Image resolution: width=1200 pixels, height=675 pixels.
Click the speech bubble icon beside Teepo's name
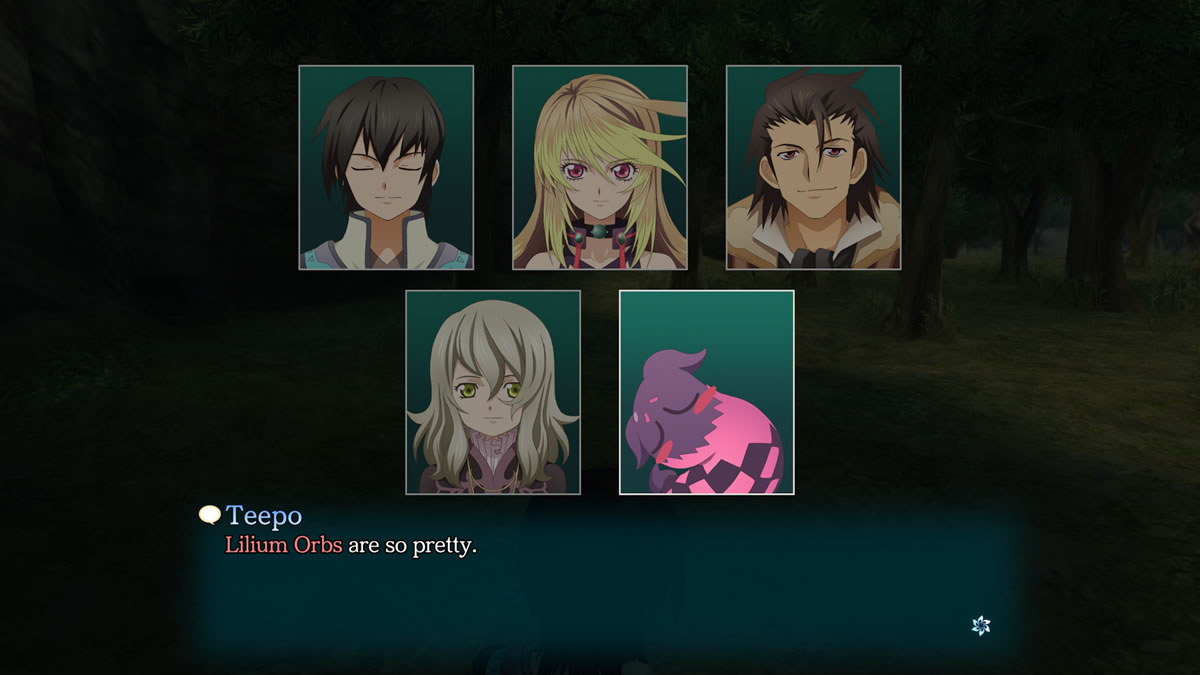point(209,515)
